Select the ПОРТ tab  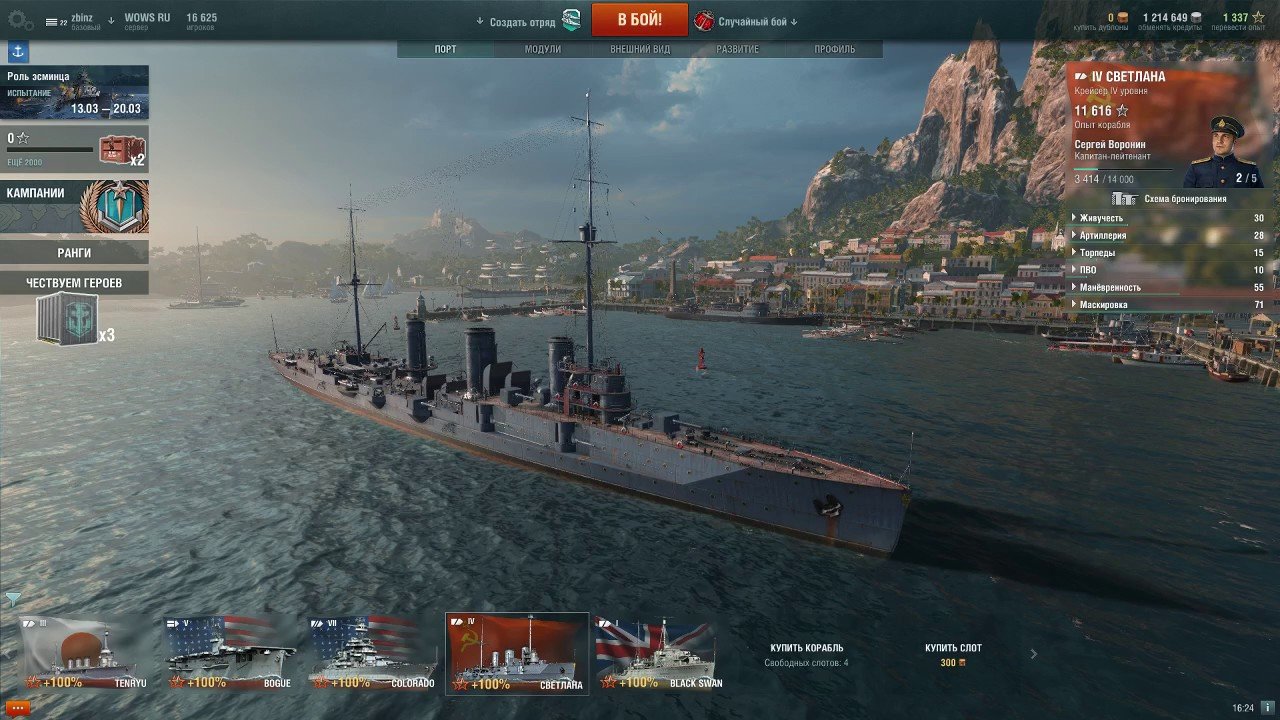point(446,49)
